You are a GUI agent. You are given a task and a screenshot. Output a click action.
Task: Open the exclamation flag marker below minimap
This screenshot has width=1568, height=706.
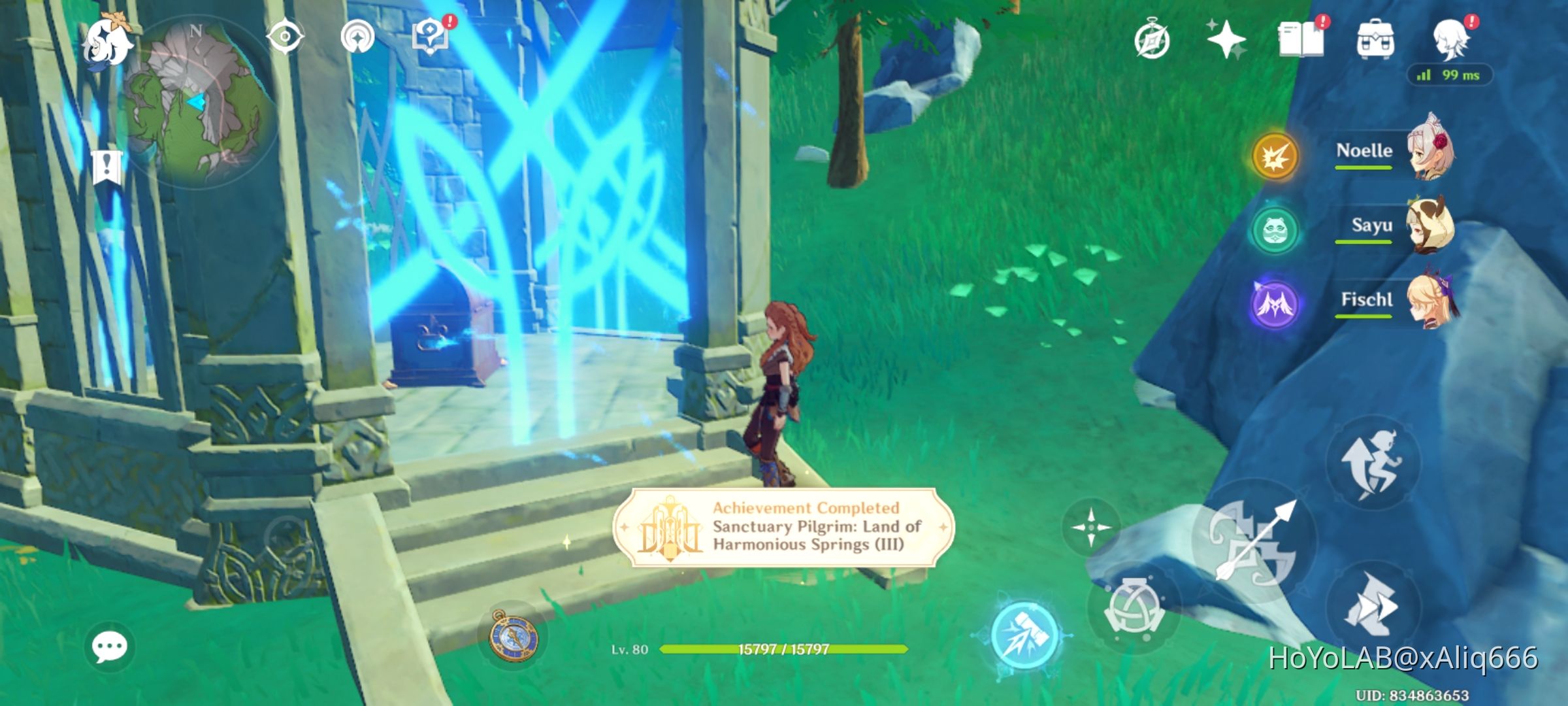(x=106, y=167)
